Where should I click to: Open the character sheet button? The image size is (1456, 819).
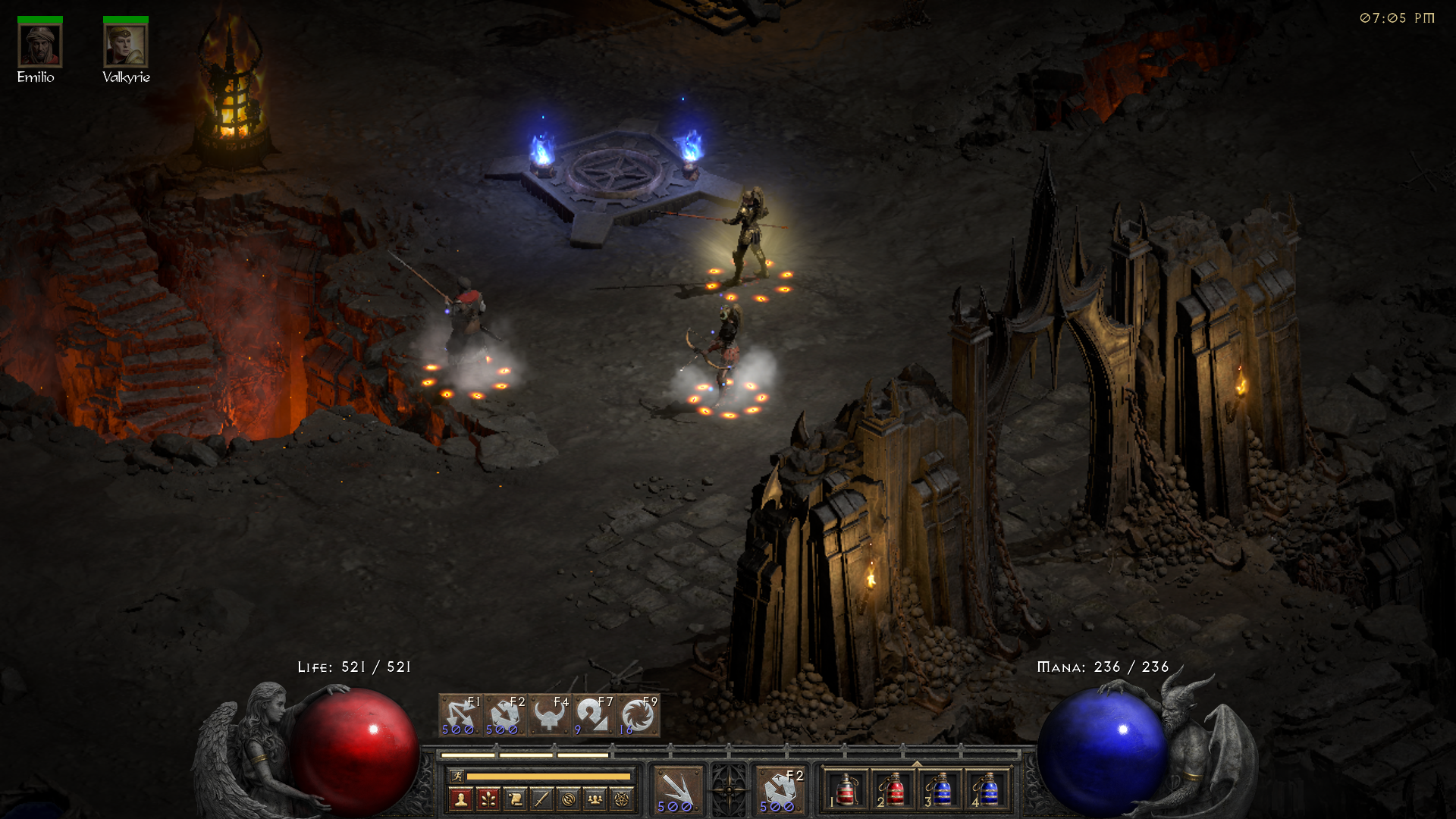coord(460,799)
